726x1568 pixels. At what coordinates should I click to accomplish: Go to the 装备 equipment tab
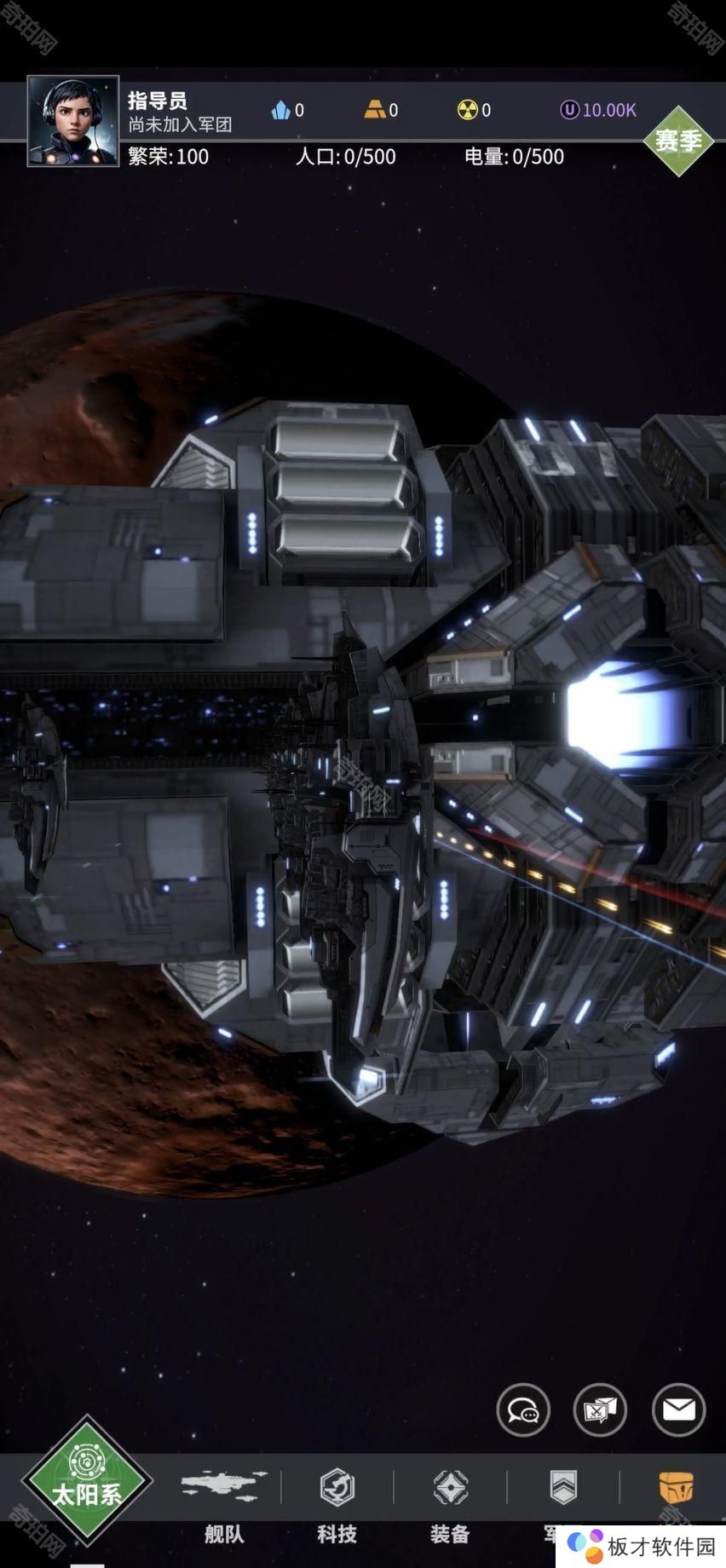450,1502
